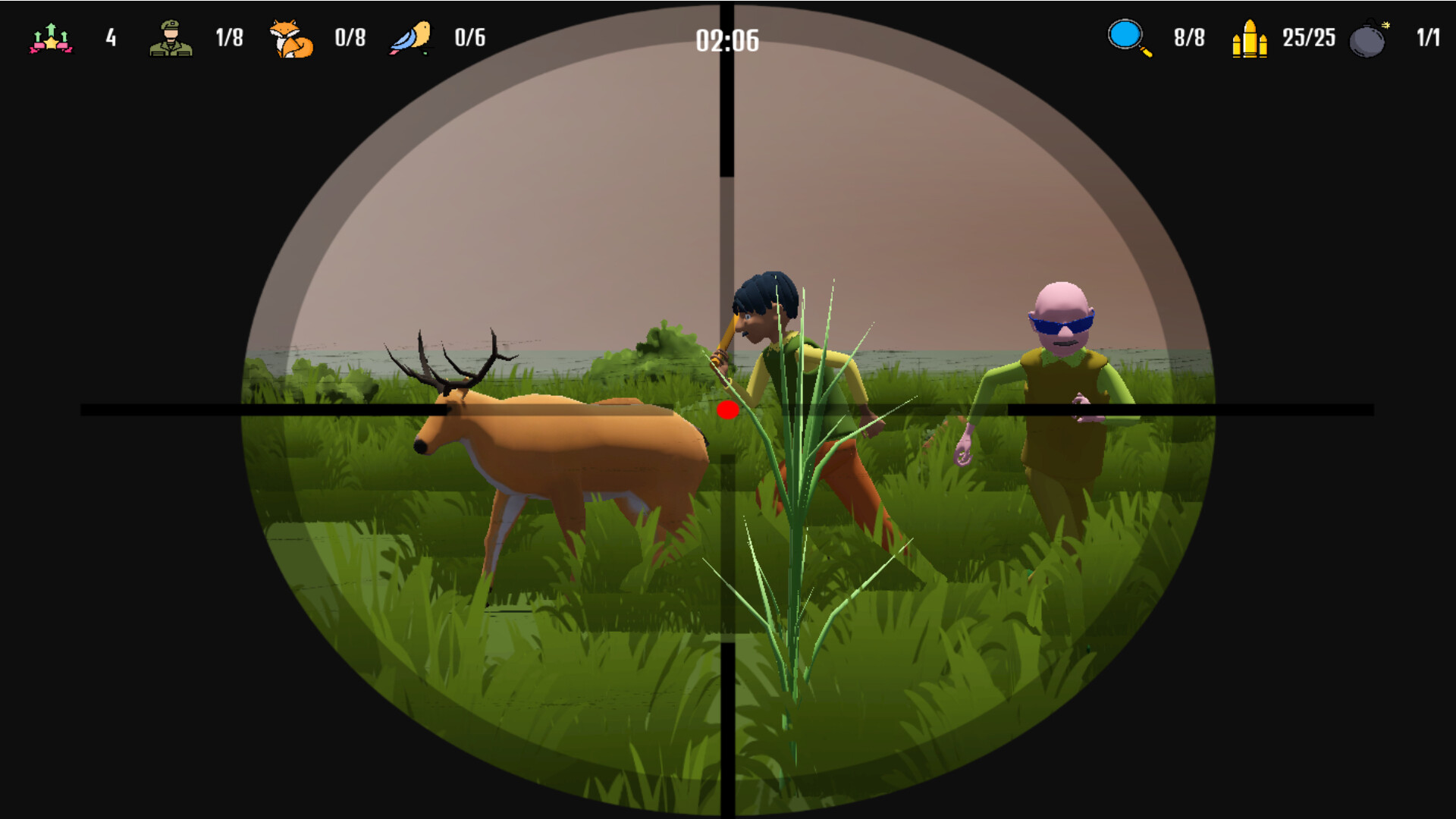
Task: Click the score stars icon
Action: coord(50,37)
